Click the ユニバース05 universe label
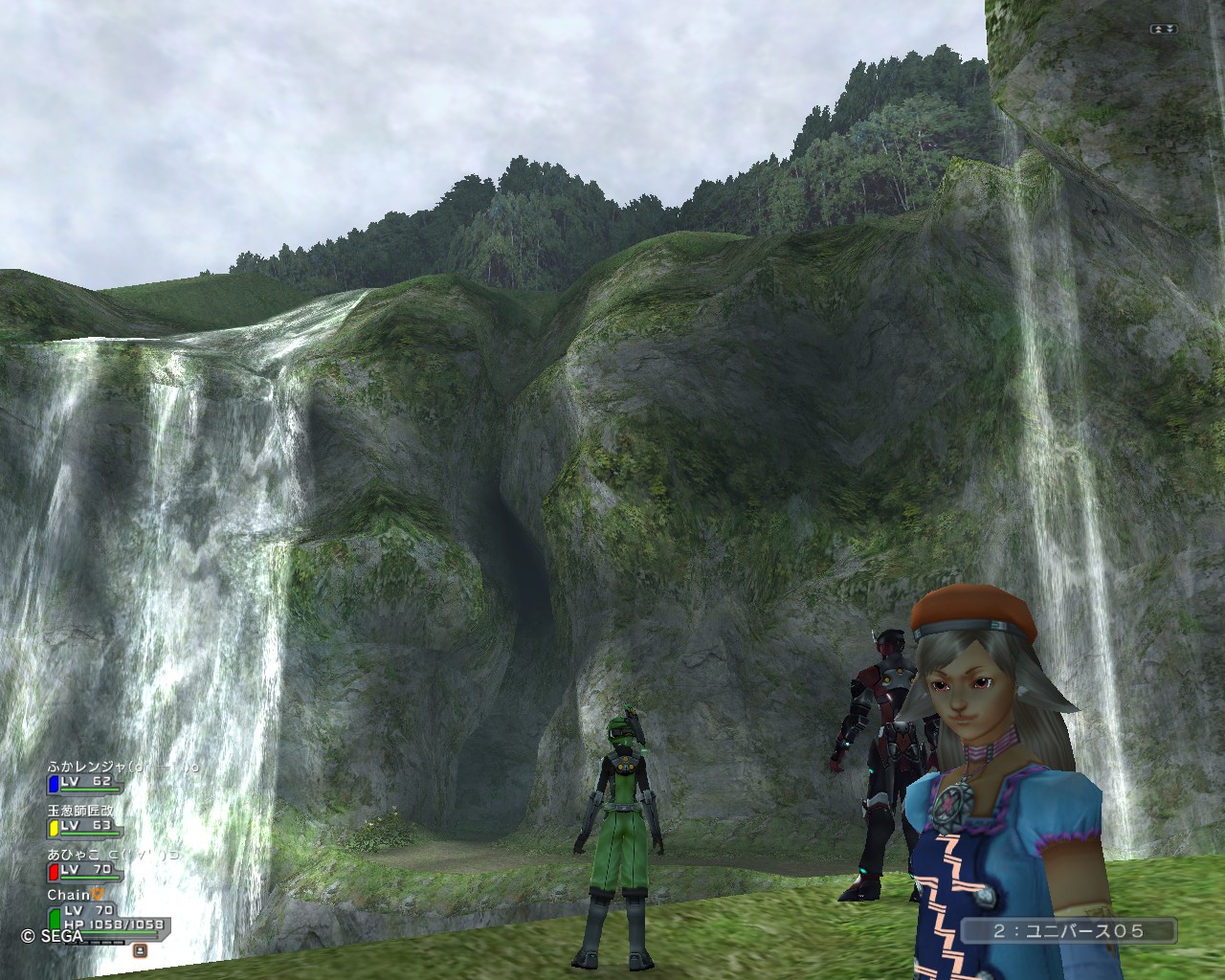This screenshot has height=980, width=1225. tap(1067, 930)
